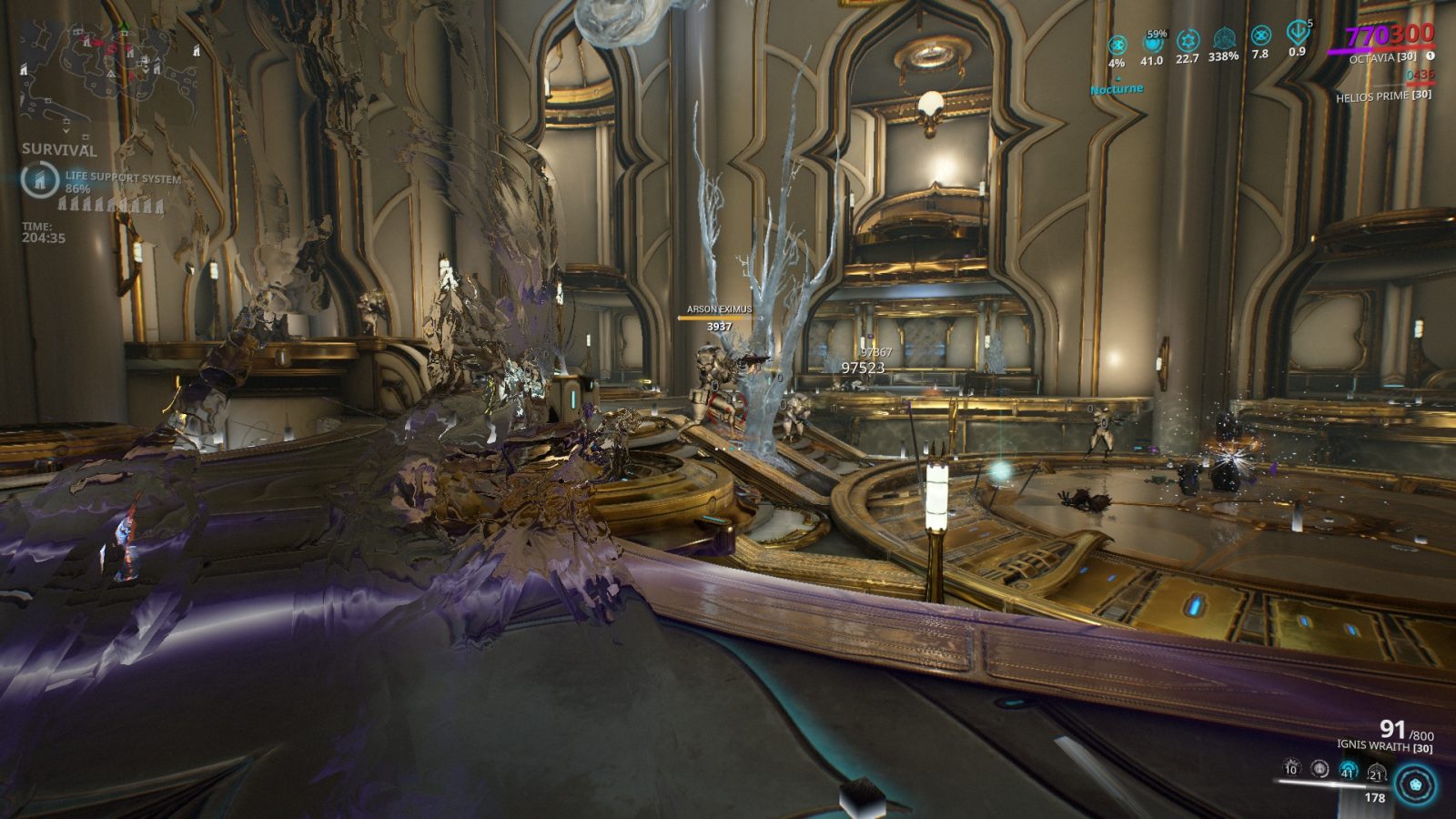This screenshot has height=819, width=1456.
Task: Select the highlighted third ability showing 41
Action: 1347,771
